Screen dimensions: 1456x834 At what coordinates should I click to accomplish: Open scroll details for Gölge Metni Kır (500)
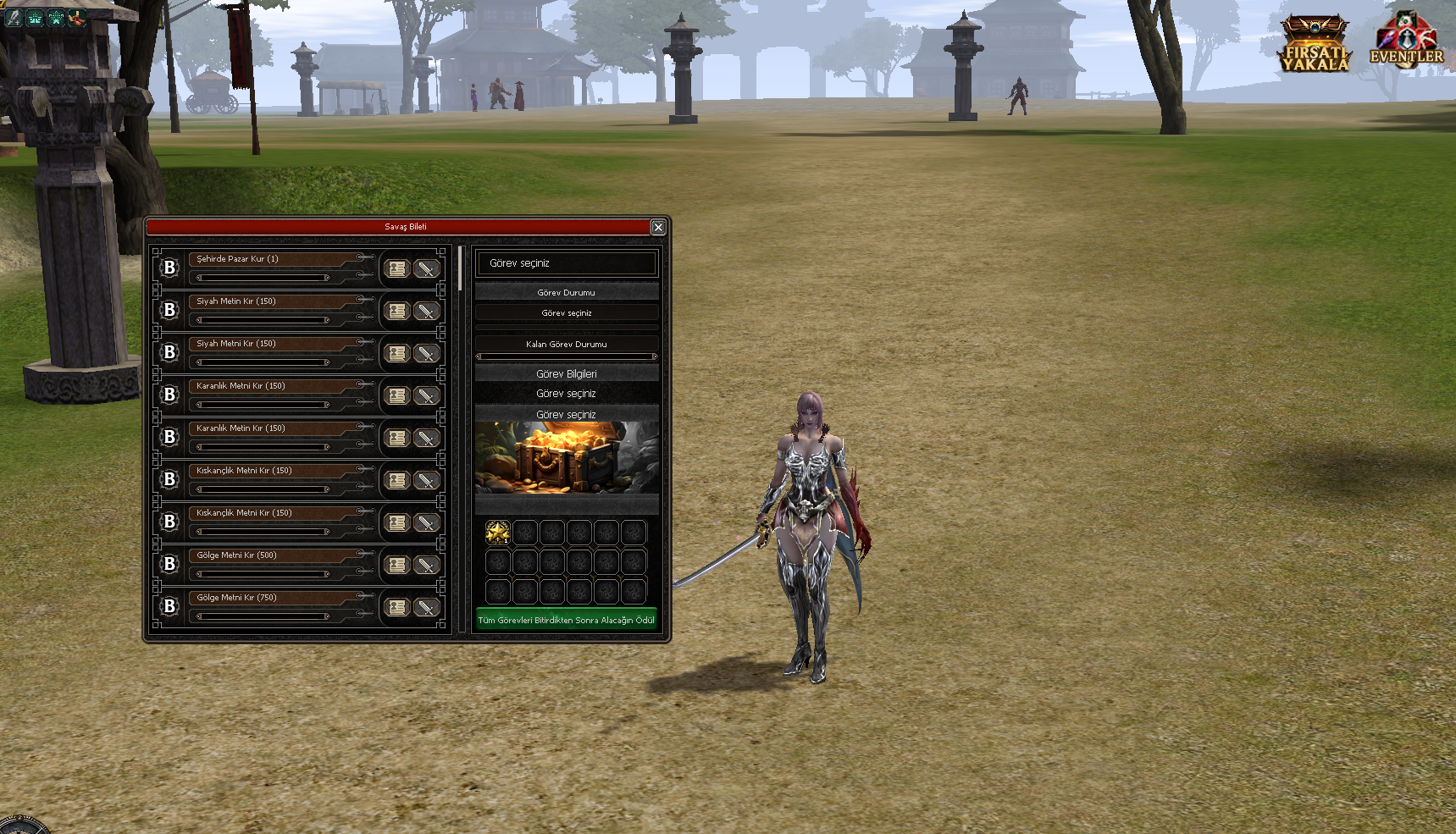396,565
